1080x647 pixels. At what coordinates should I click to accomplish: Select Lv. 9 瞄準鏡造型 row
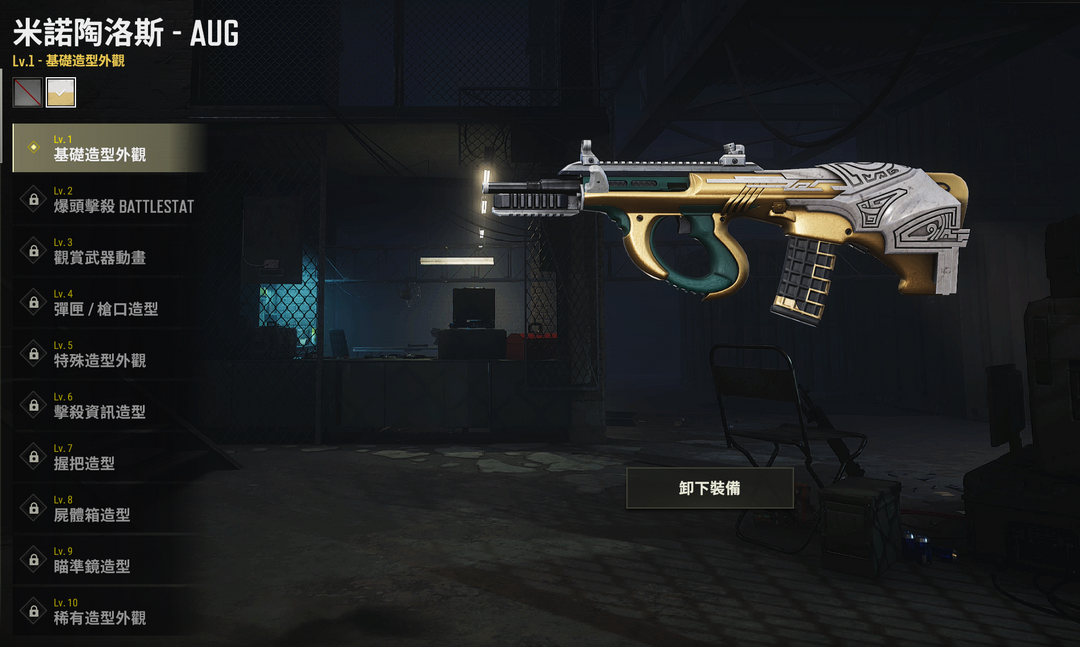(x=108, y=560)
